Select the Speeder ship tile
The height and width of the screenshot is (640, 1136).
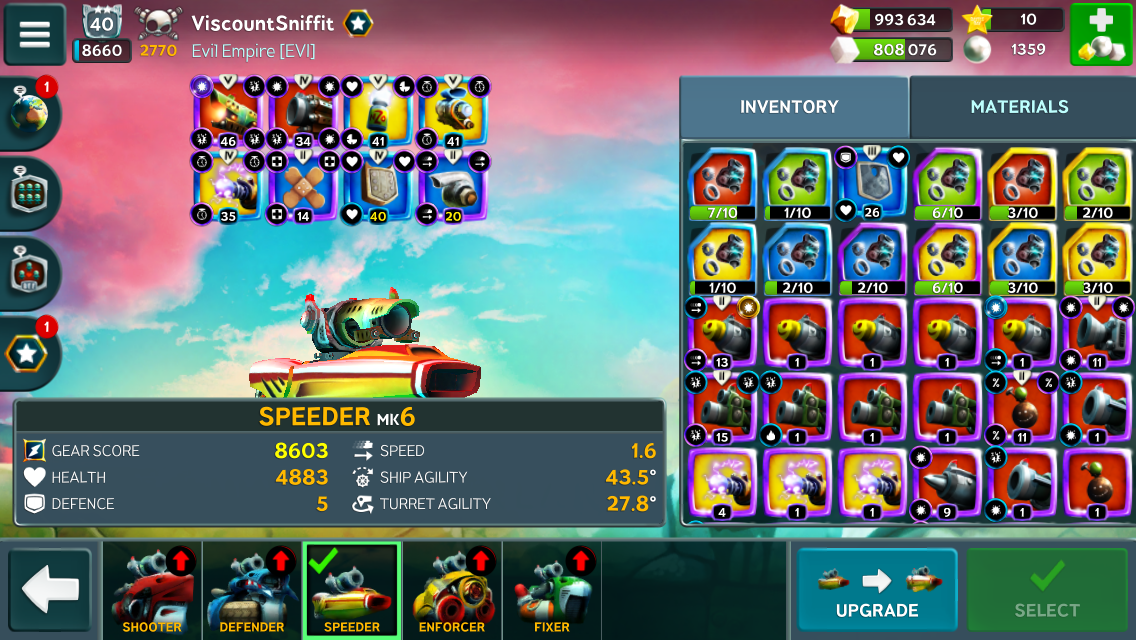point(352,590)
